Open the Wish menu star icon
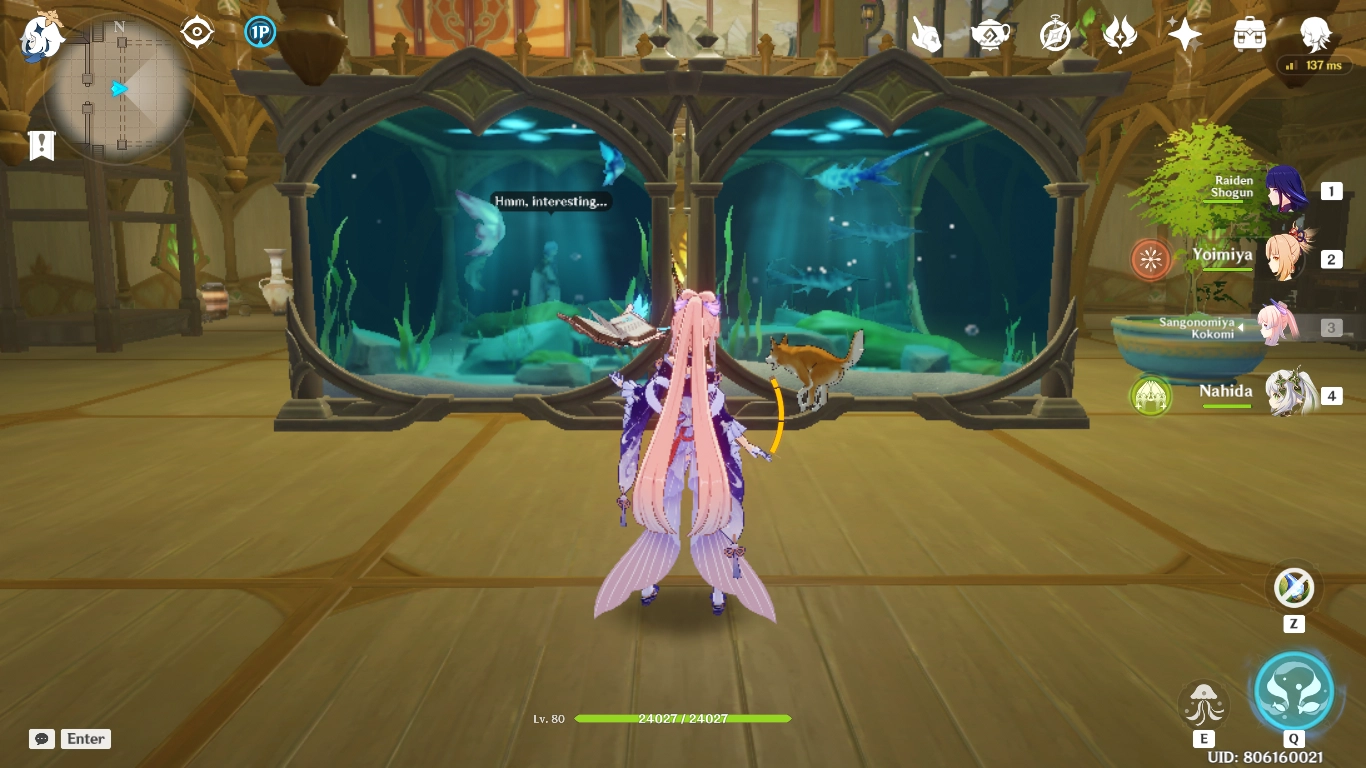This screenshot has height=768, width=1366. pyautogui.click(x=1184, y=31)
